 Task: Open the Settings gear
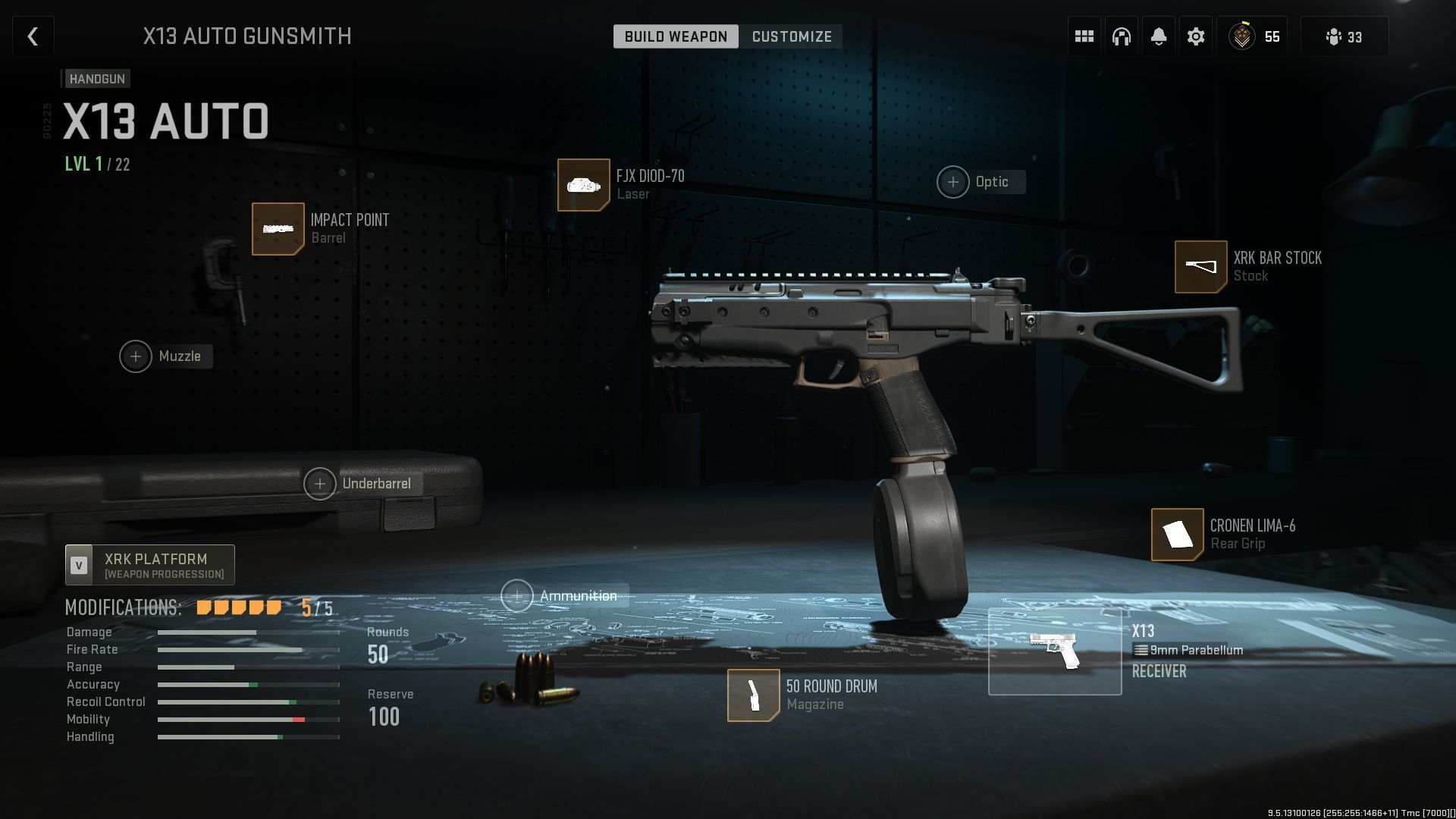pos(1195,36)
